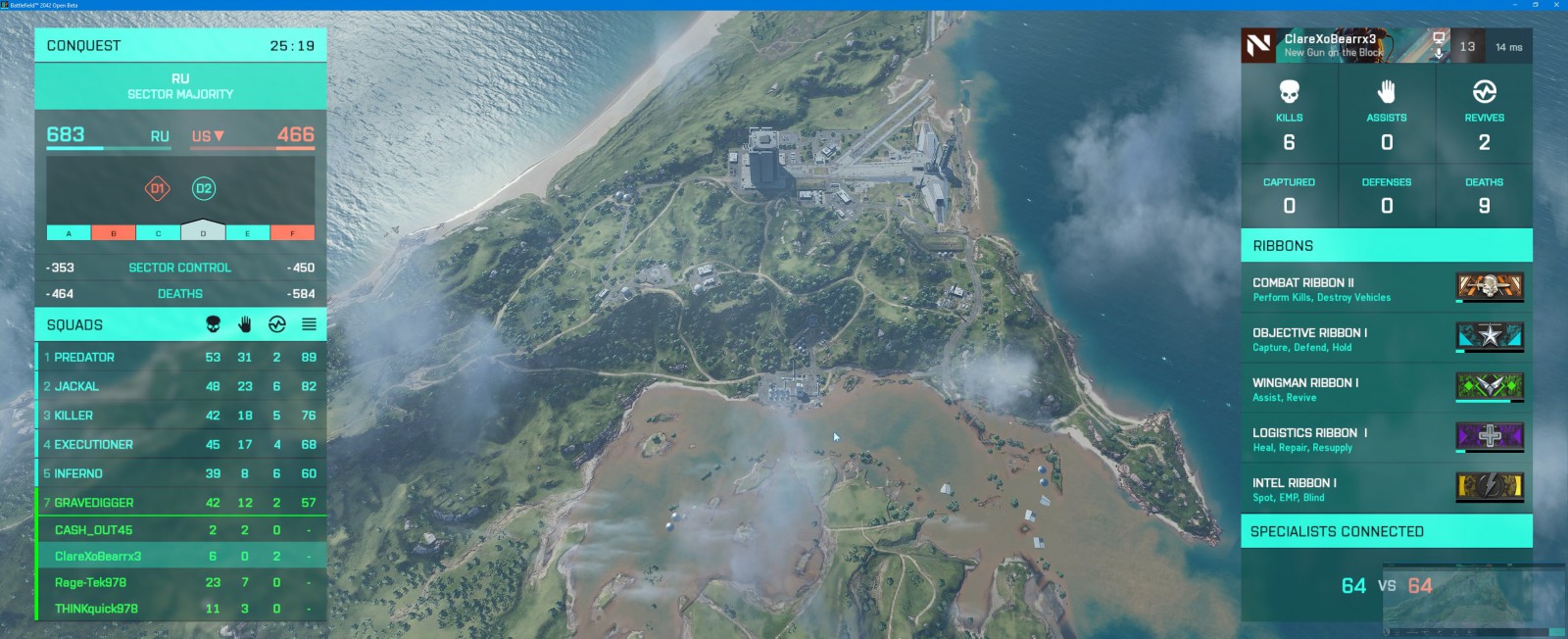Select the D1 sector marker
The height and width of the screenshot is (639, 1568).
pos(157,188)
